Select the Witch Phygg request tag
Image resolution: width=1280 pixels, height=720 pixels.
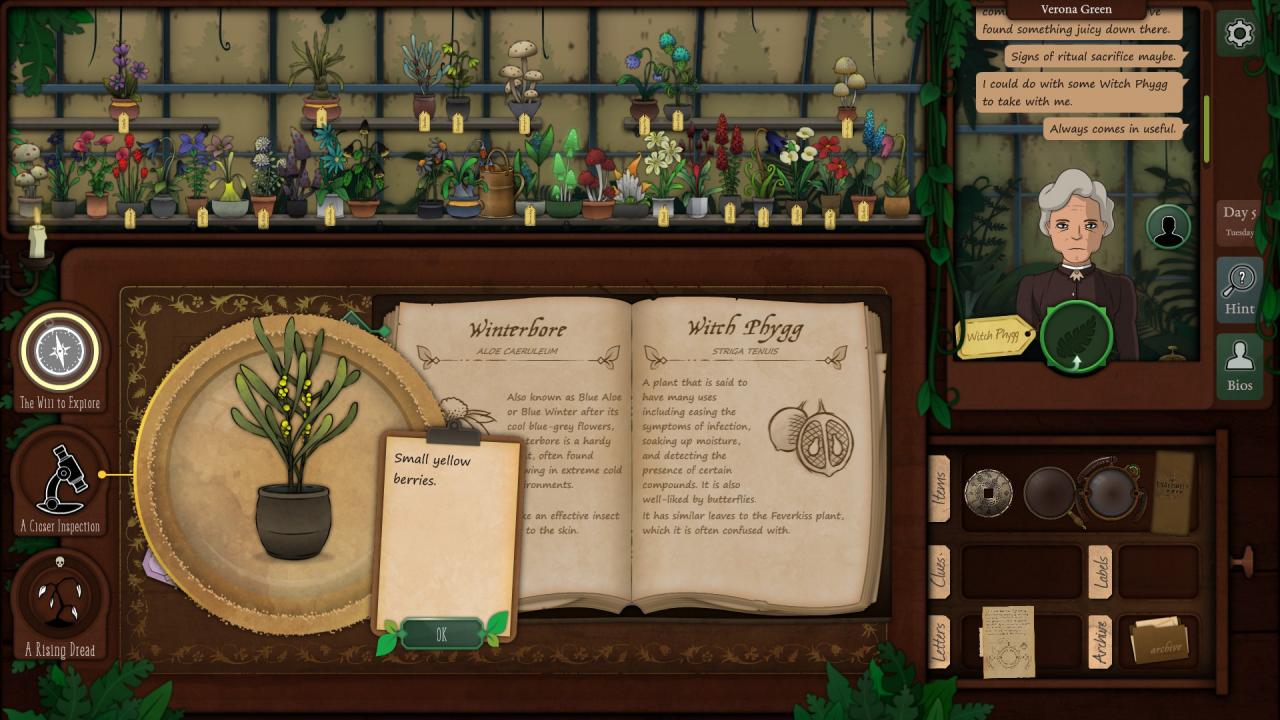point(994,337)
